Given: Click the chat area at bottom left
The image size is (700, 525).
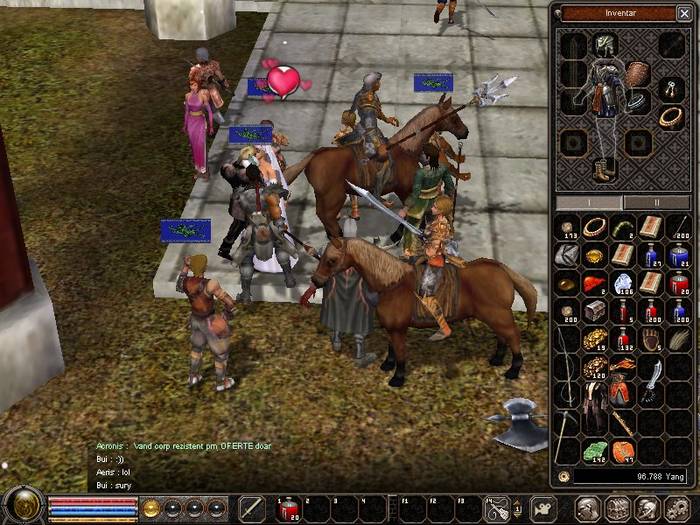Looking at the screenshot, I should (x=180, y=465).
